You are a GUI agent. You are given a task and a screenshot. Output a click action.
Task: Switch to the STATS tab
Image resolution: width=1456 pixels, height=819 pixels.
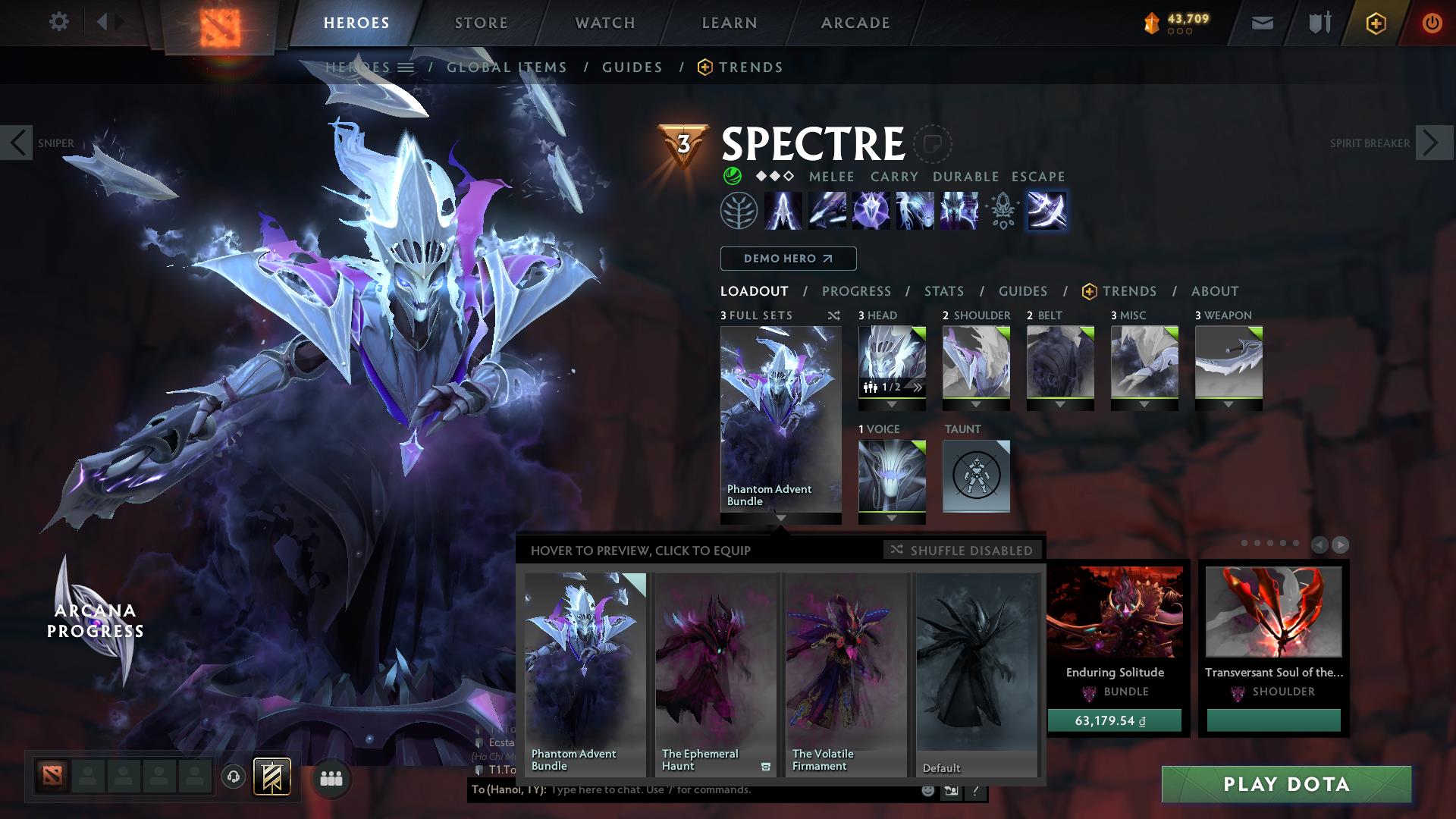943,291
